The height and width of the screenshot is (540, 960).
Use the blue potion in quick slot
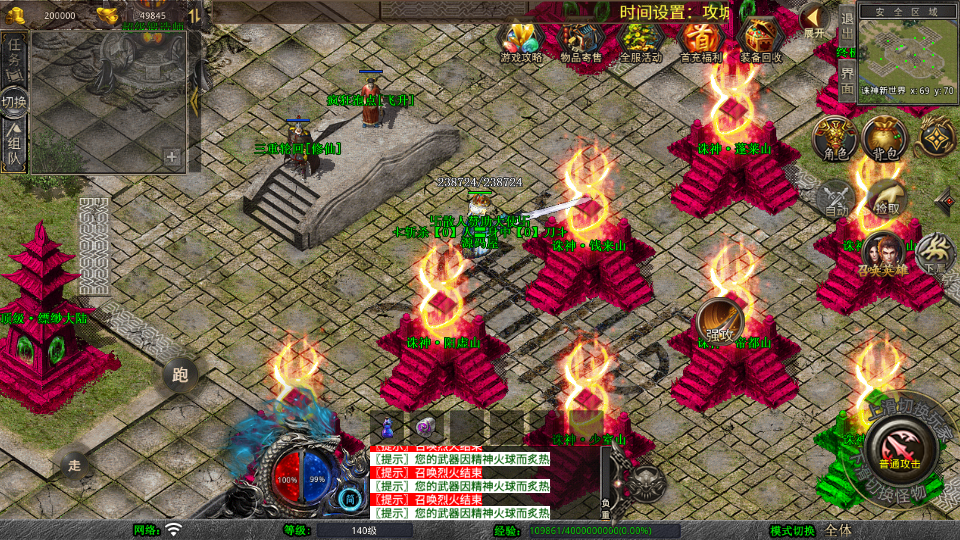click(387, 426)
